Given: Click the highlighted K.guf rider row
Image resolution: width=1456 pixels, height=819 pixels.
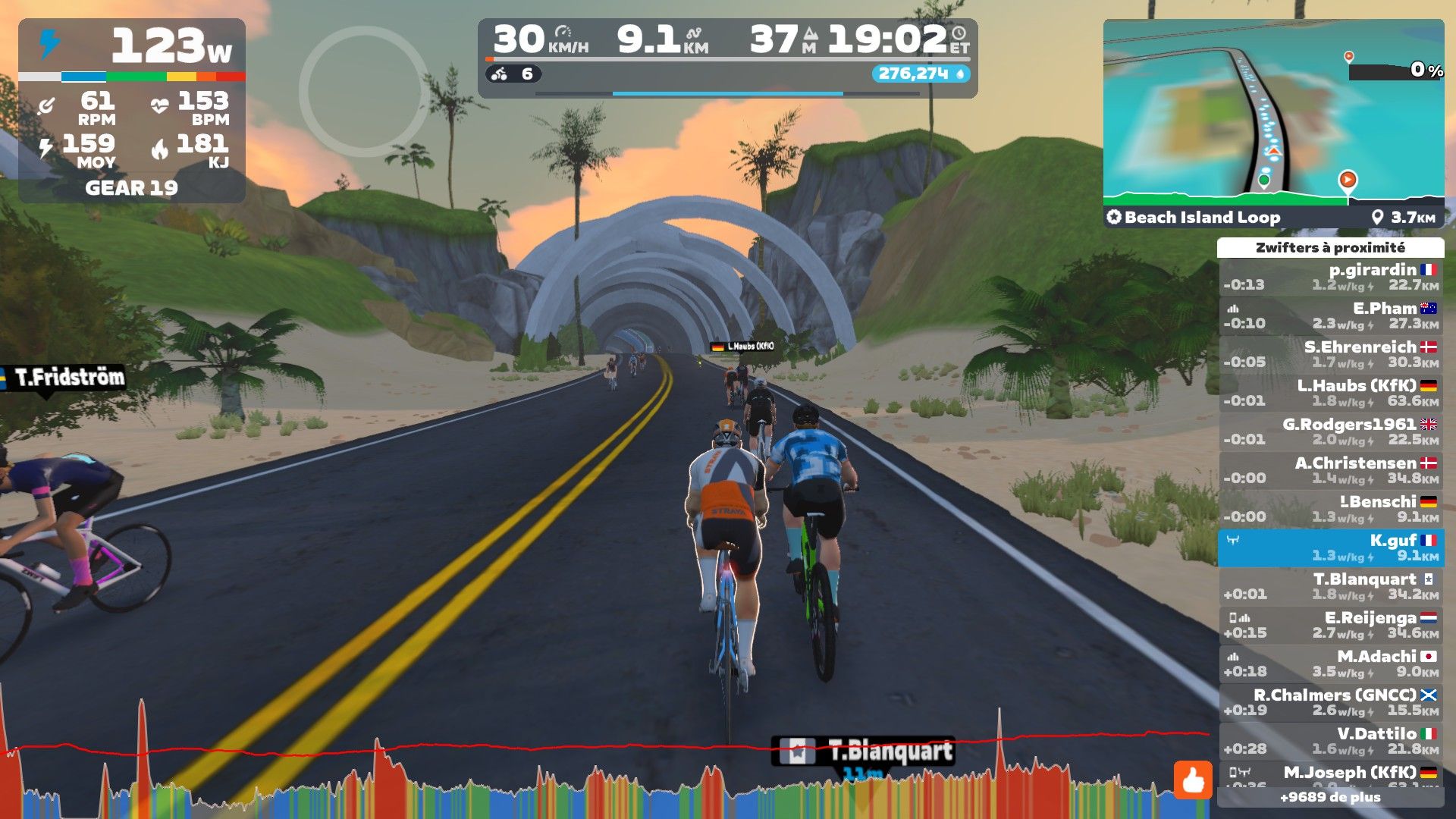Looking at the screenshot, I should pyautogui.click(x=1330, y=548).
